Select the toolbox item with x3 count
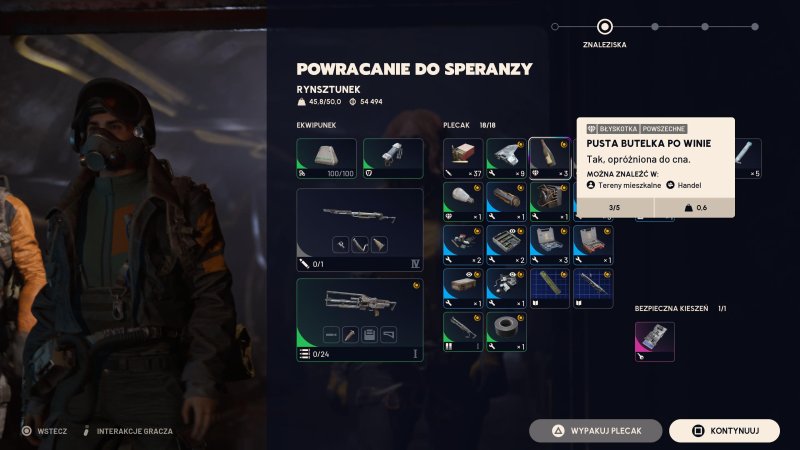The width and height of the screenshot is (800, 450). pyautogui.click(x=549, y=244)
